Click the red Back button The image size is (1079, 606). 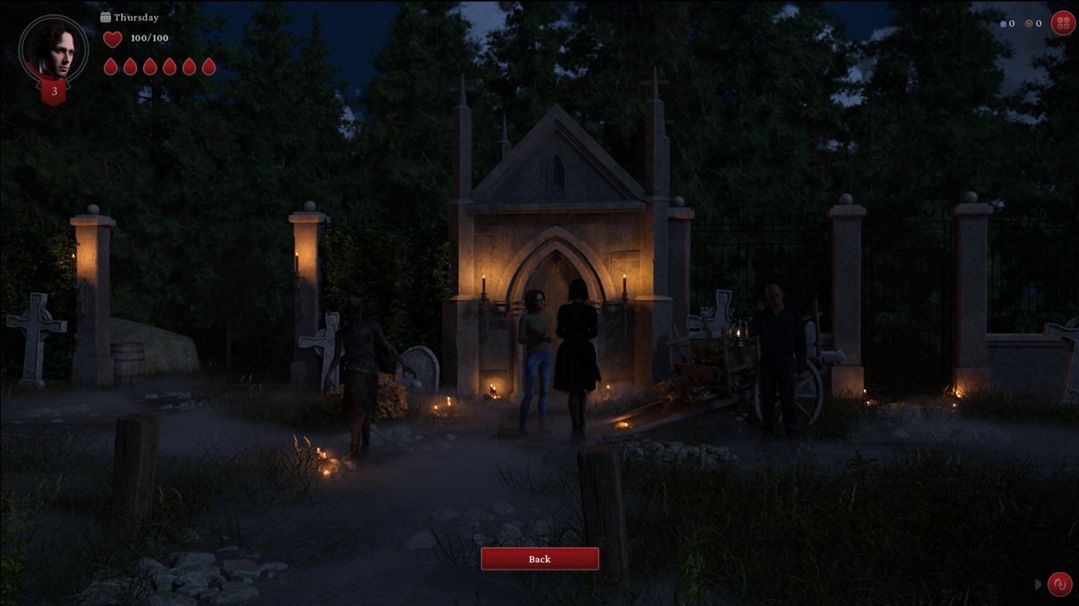click(x=539, y=559)
